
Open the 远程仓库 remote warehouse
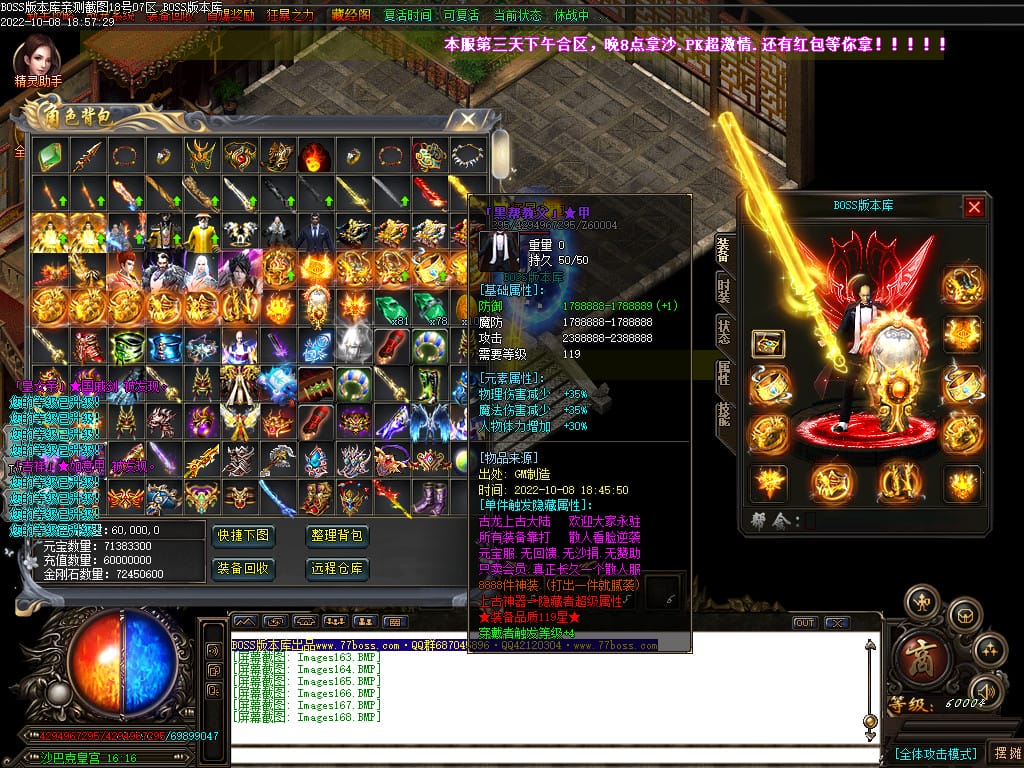click(x=337, y=569)
